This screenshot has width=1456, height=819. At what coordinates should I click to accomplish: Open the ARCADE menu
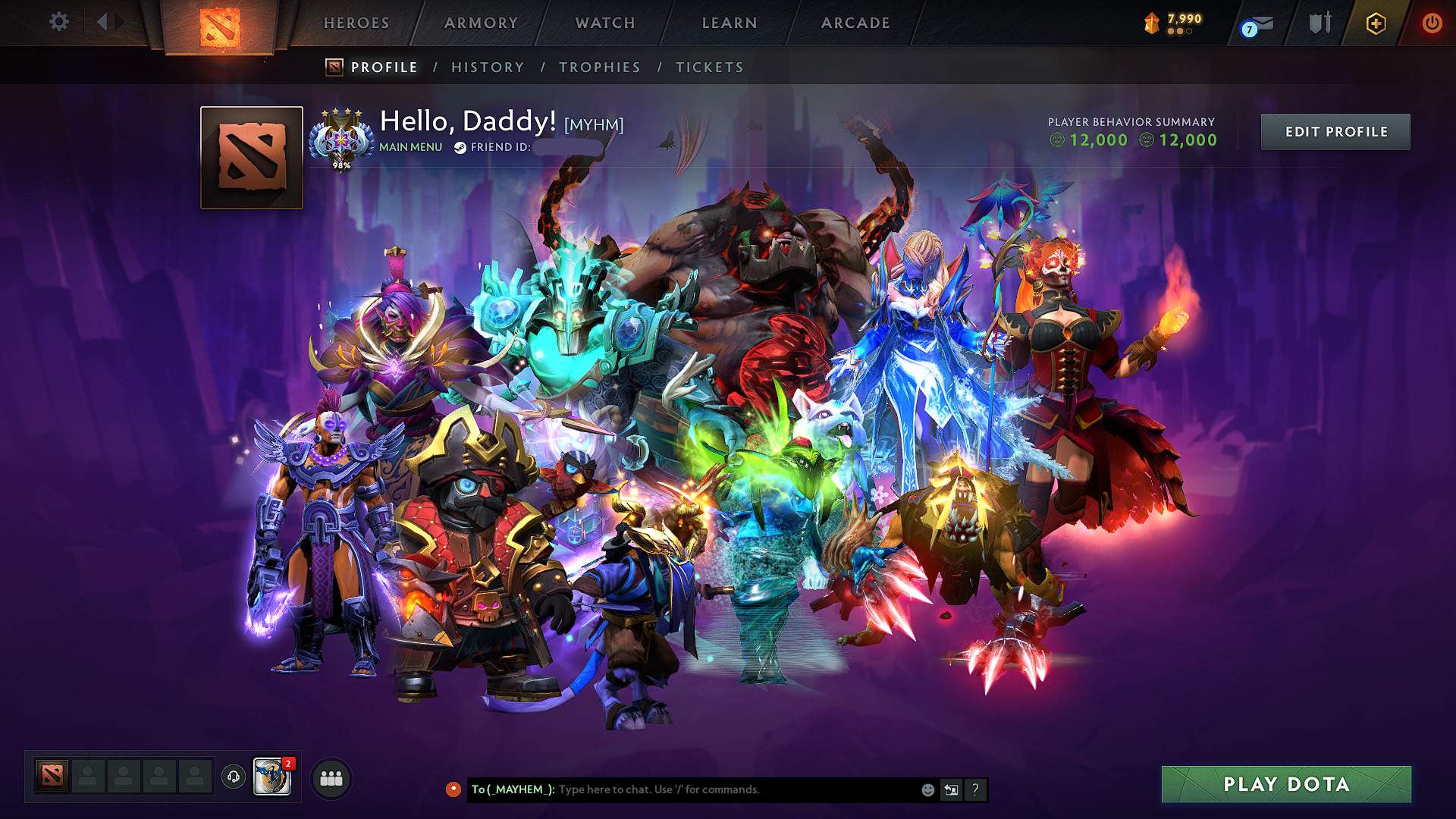point(855,24)
